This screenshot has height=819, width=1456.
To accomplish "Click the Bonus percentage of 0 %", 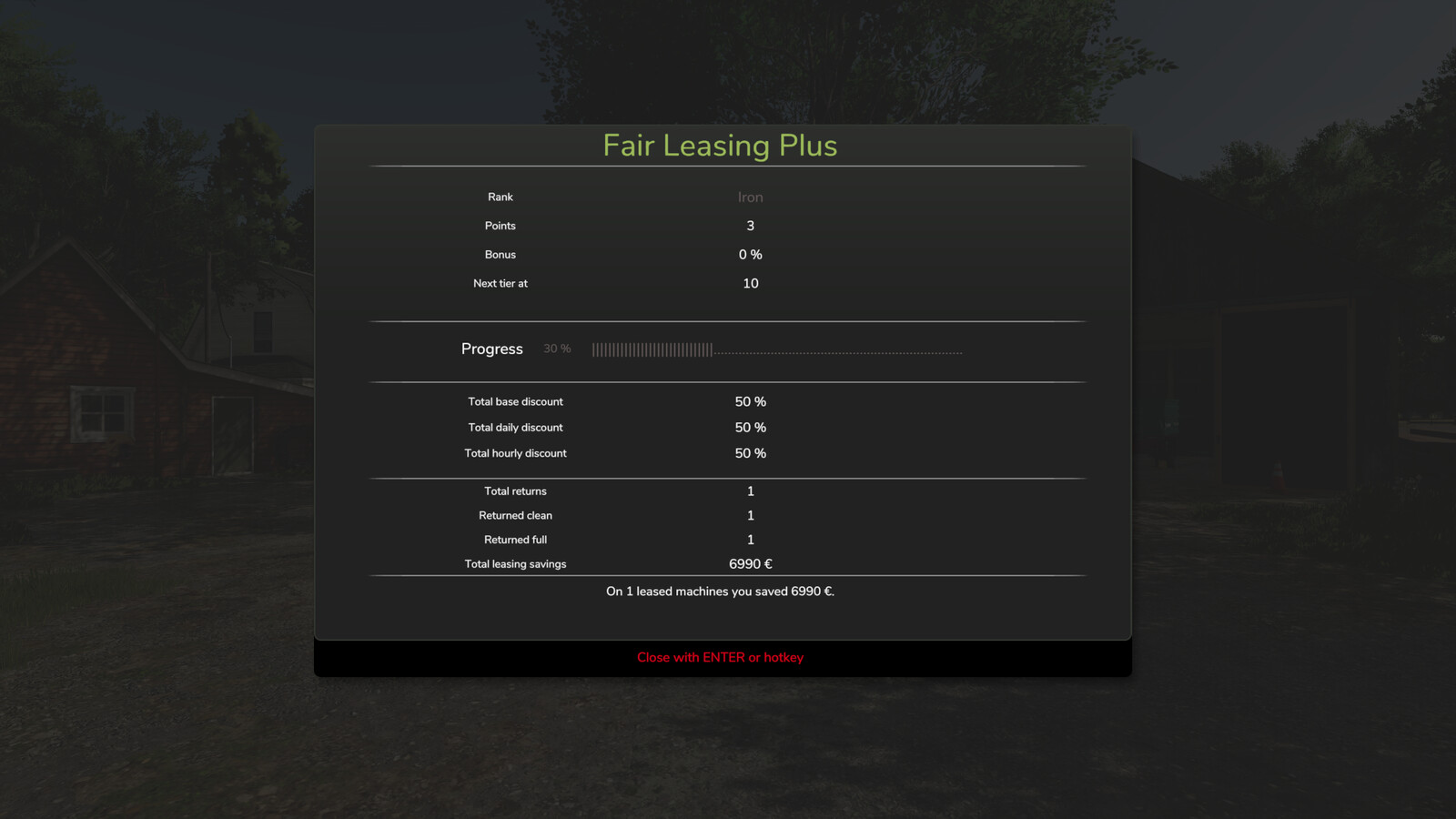I will tap(750, 255).
